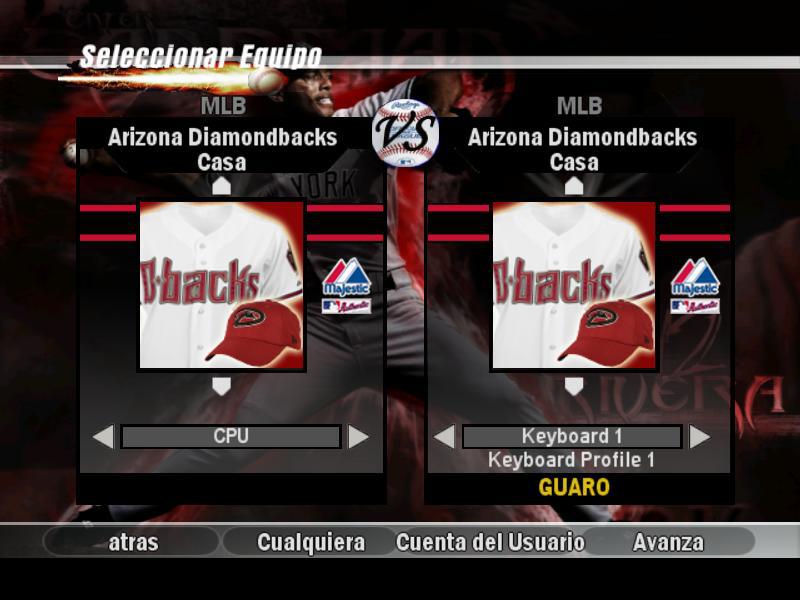Click the right arrow beside Keyboard 1
Screen dimensions: 800x600
point(700,437)
